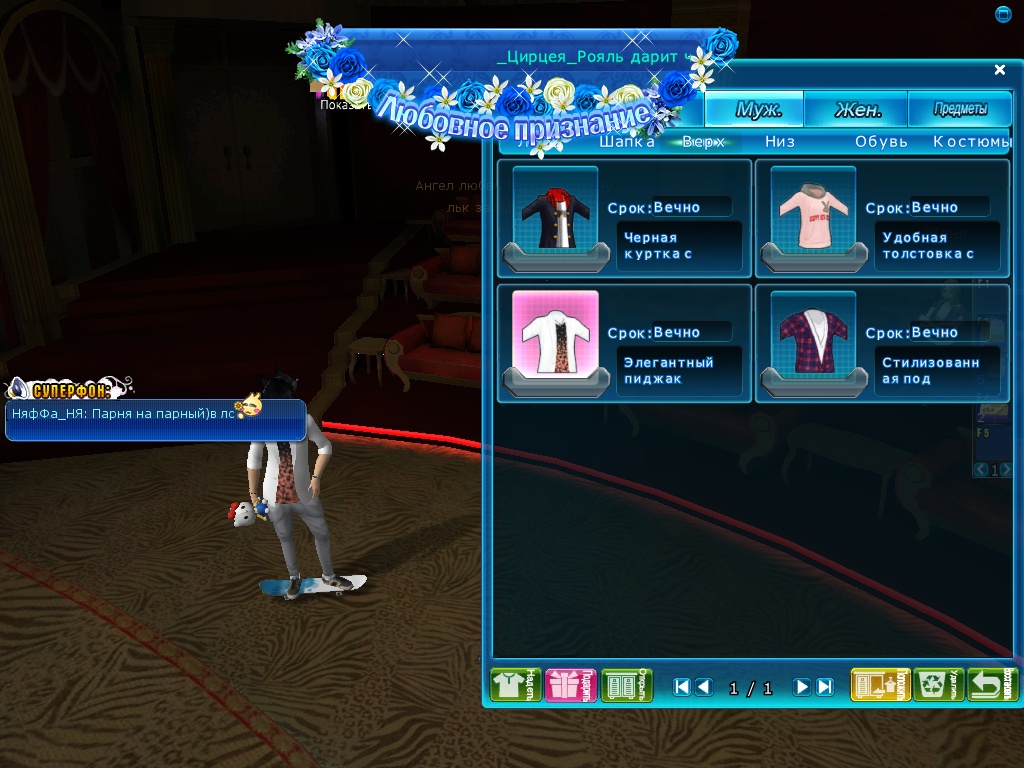Screen dimensions: 1024x768
Task: Jump to the first inventory page
Action: pyautogui.click(x=682, y=687)
